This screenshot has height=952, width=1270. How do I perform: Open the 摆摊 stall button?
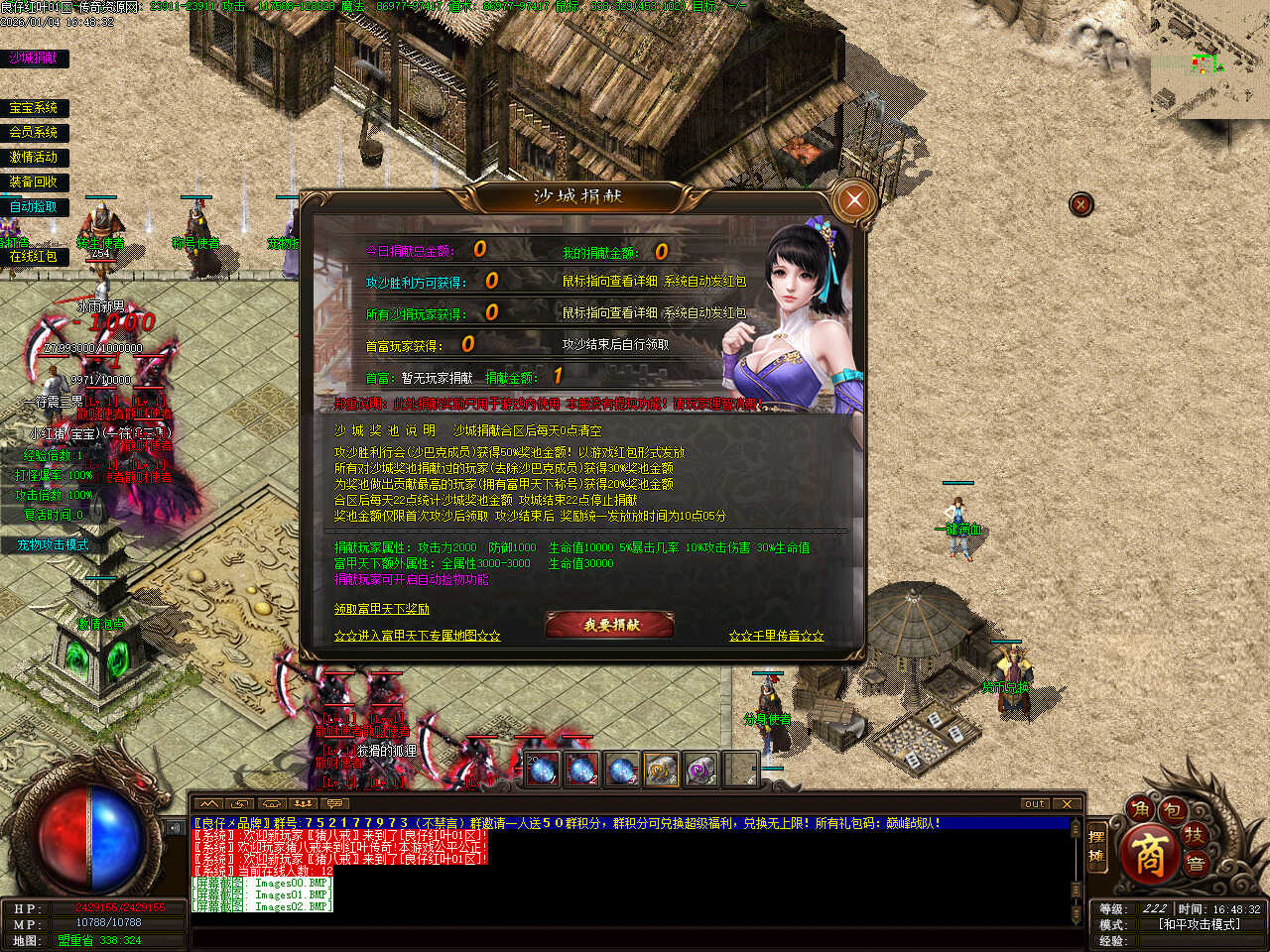click(1096, 846)
